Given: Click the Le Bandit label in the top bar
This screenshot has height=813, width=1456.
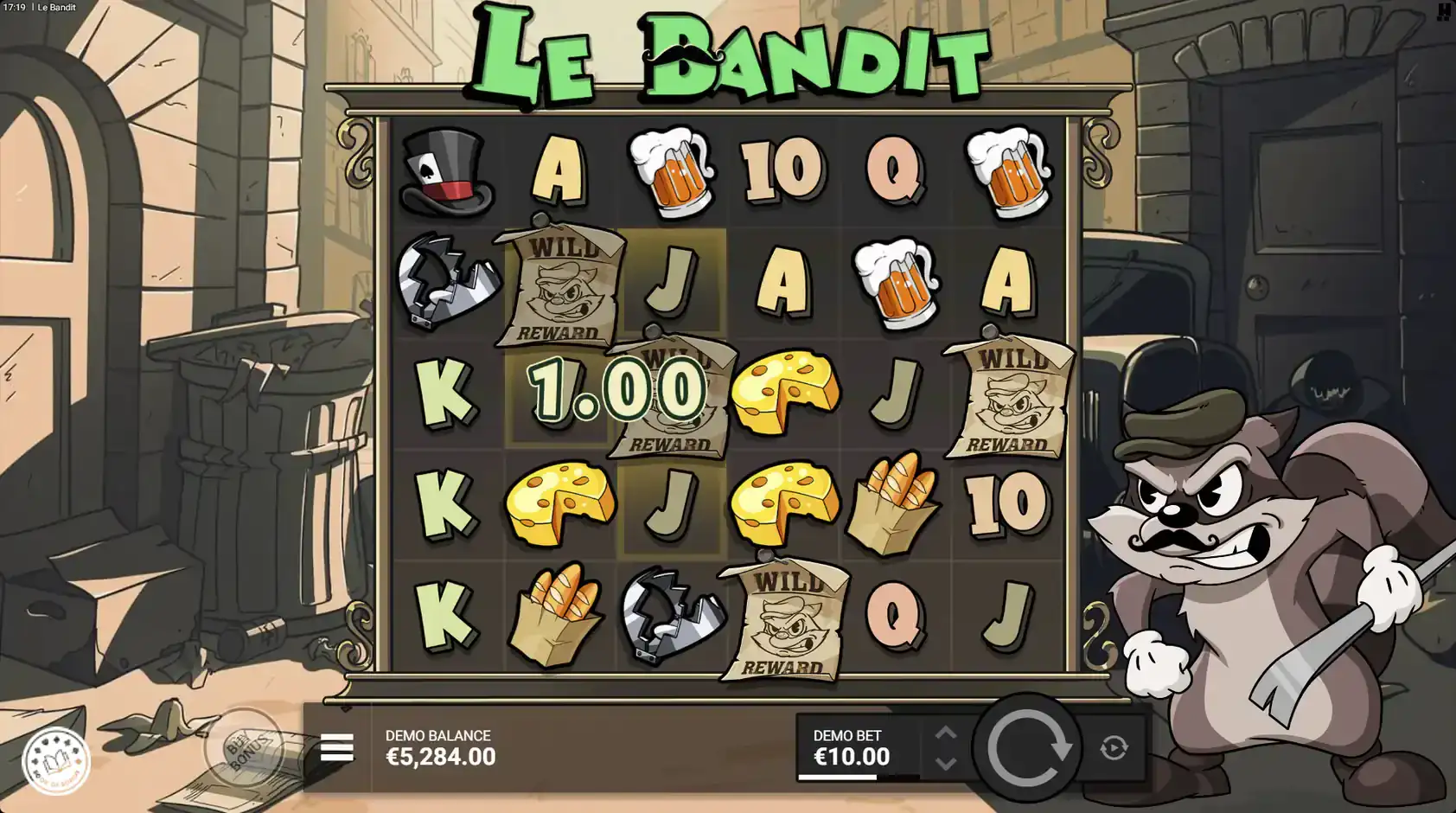Looking at the screenshot, I should coord(56,7).
